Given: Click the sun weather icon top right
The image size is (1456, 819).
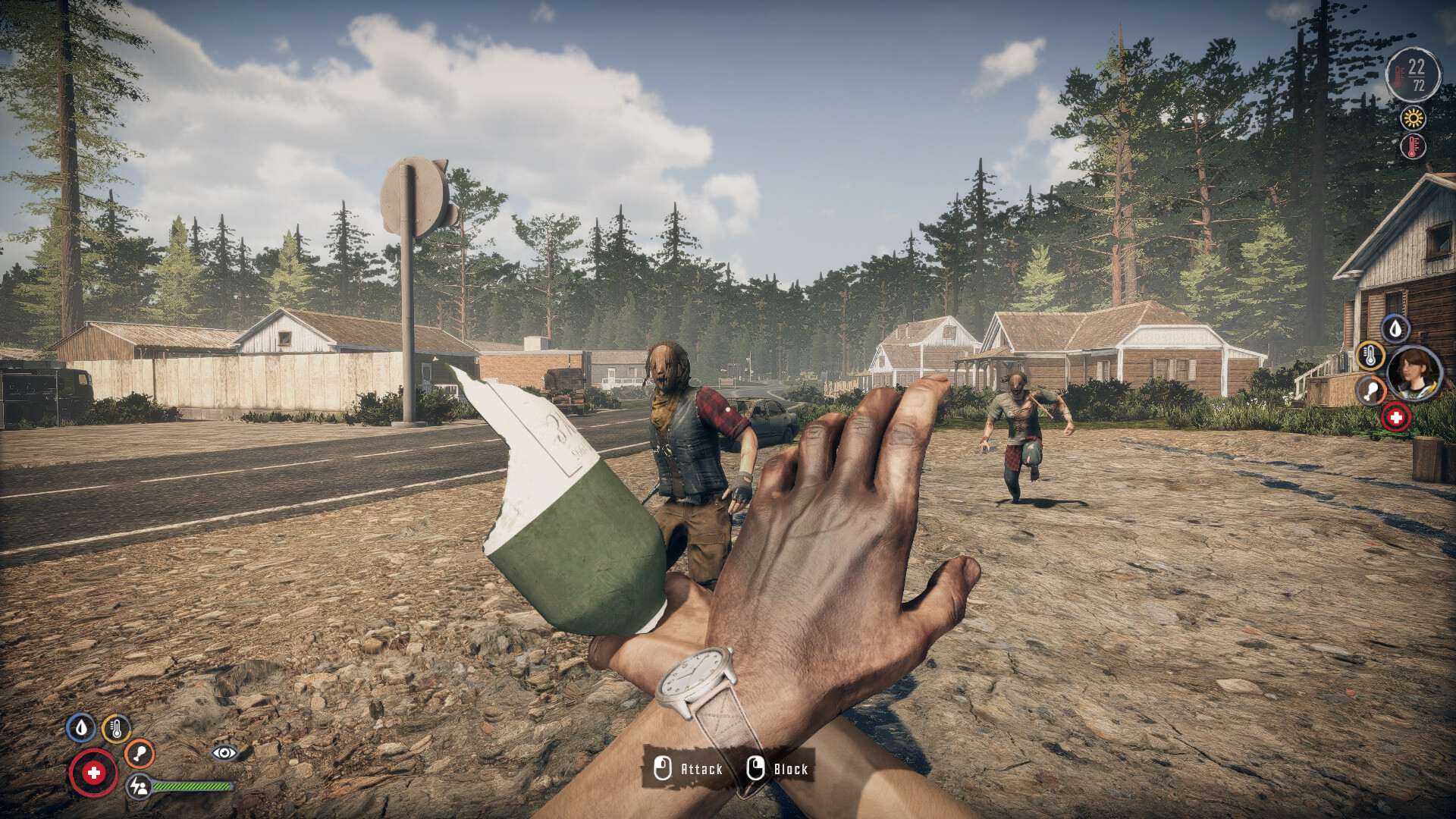Looking at the screenshot, I should pyautogui.click(x=1412, y=119).
